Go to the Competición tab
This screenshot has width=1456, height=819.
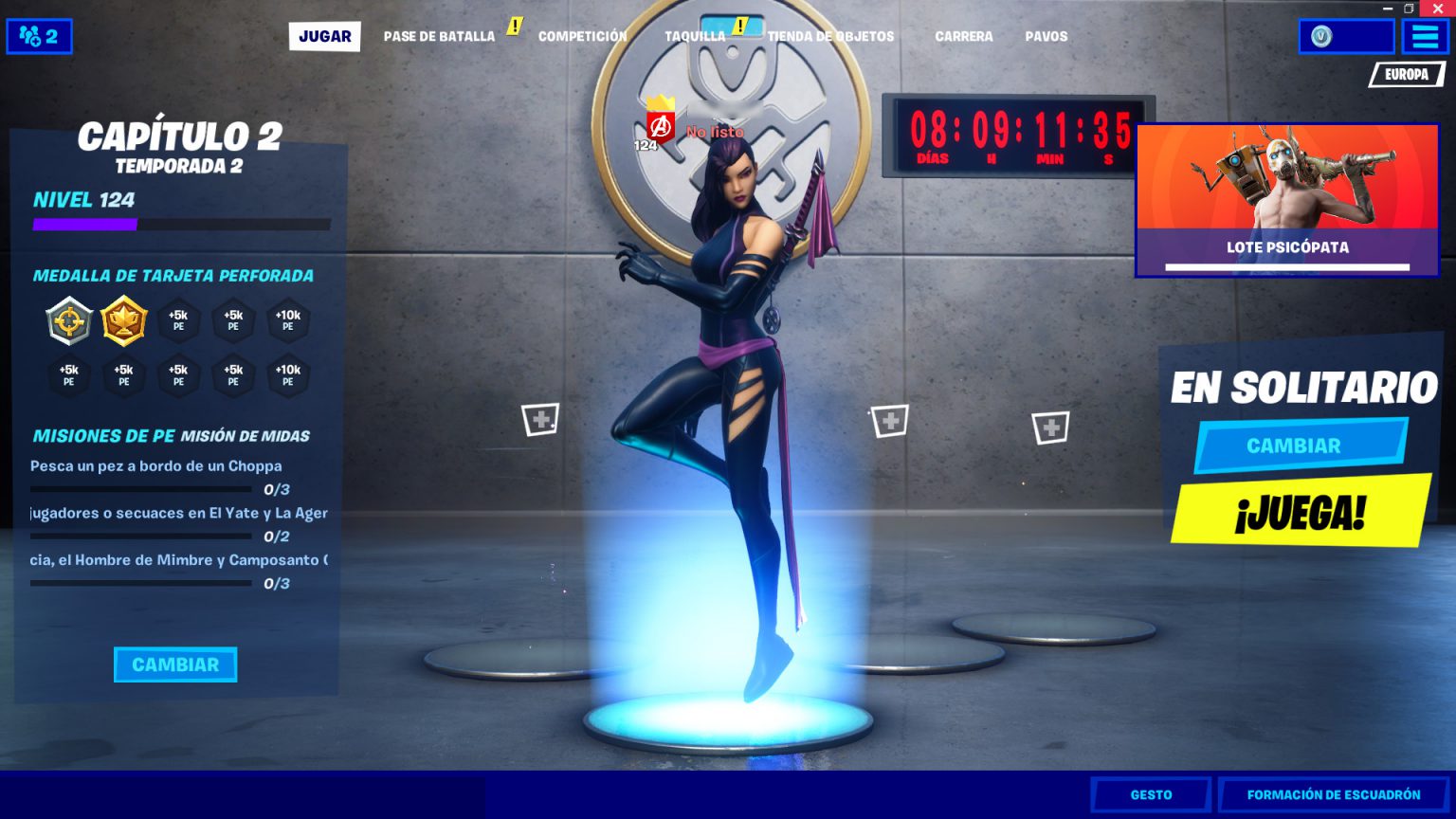tap(582, 36)
